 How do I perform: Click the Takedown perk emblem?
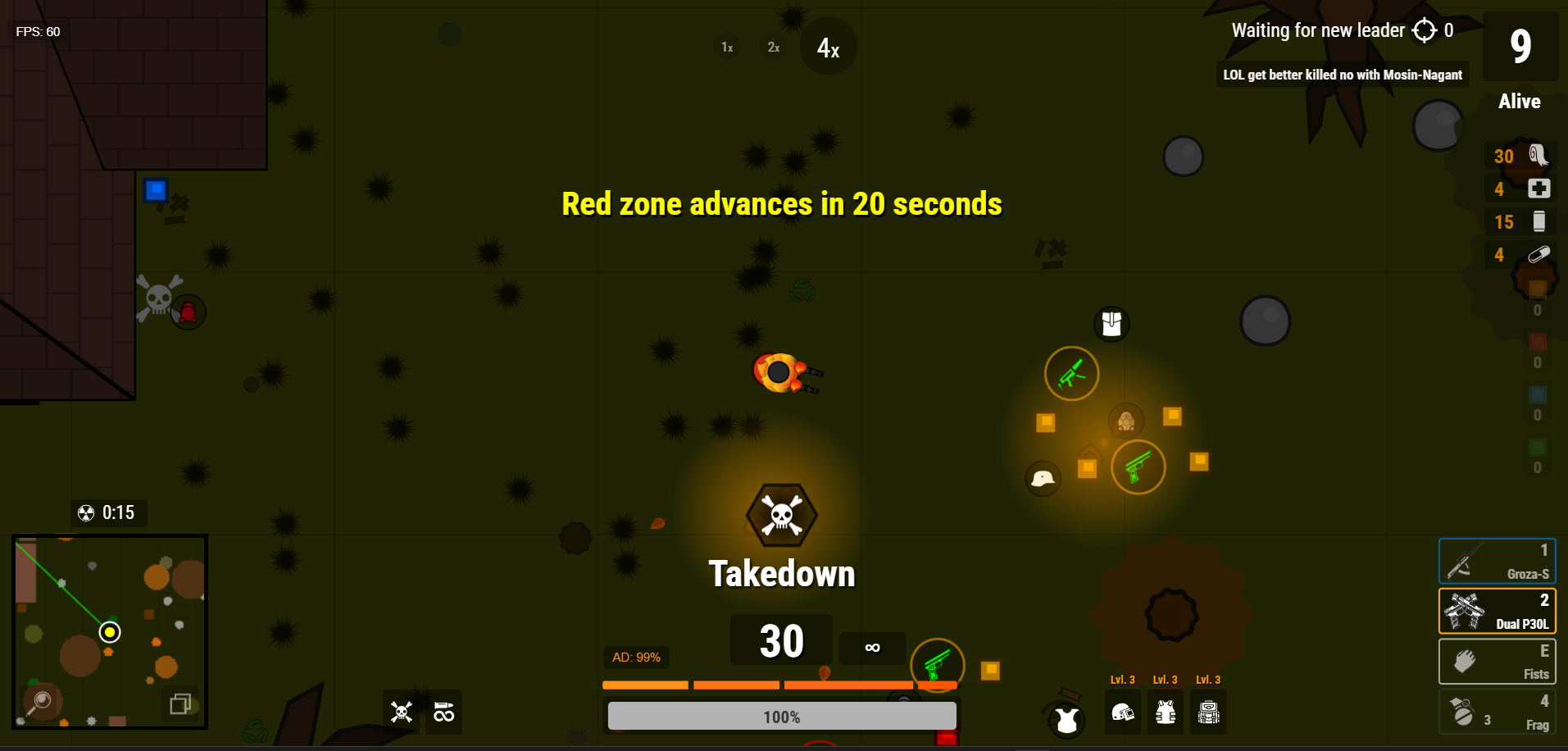[x=780, y=515]
